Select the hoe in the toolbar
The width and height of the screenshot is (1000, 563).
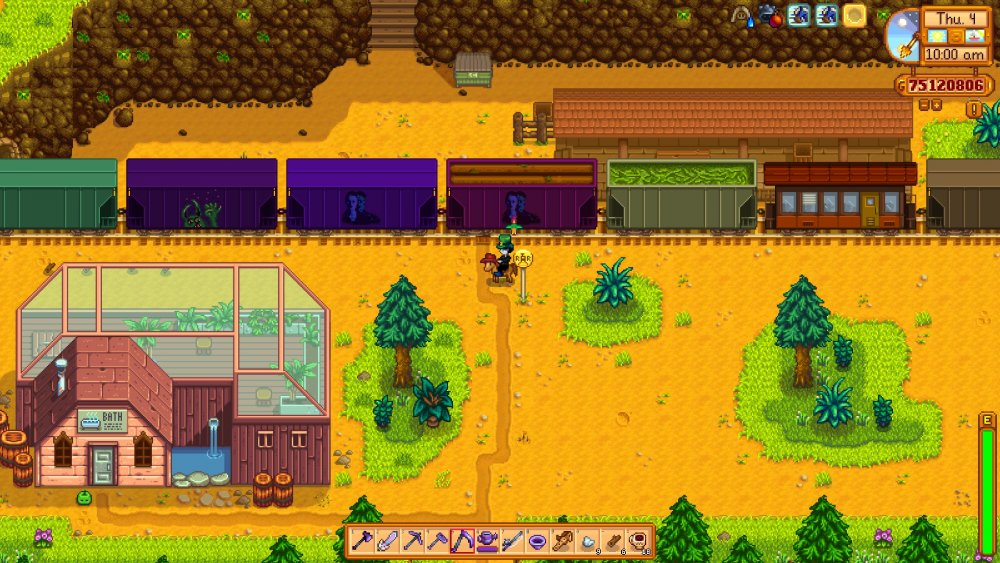pyautogui.click(x=438, y=541)
